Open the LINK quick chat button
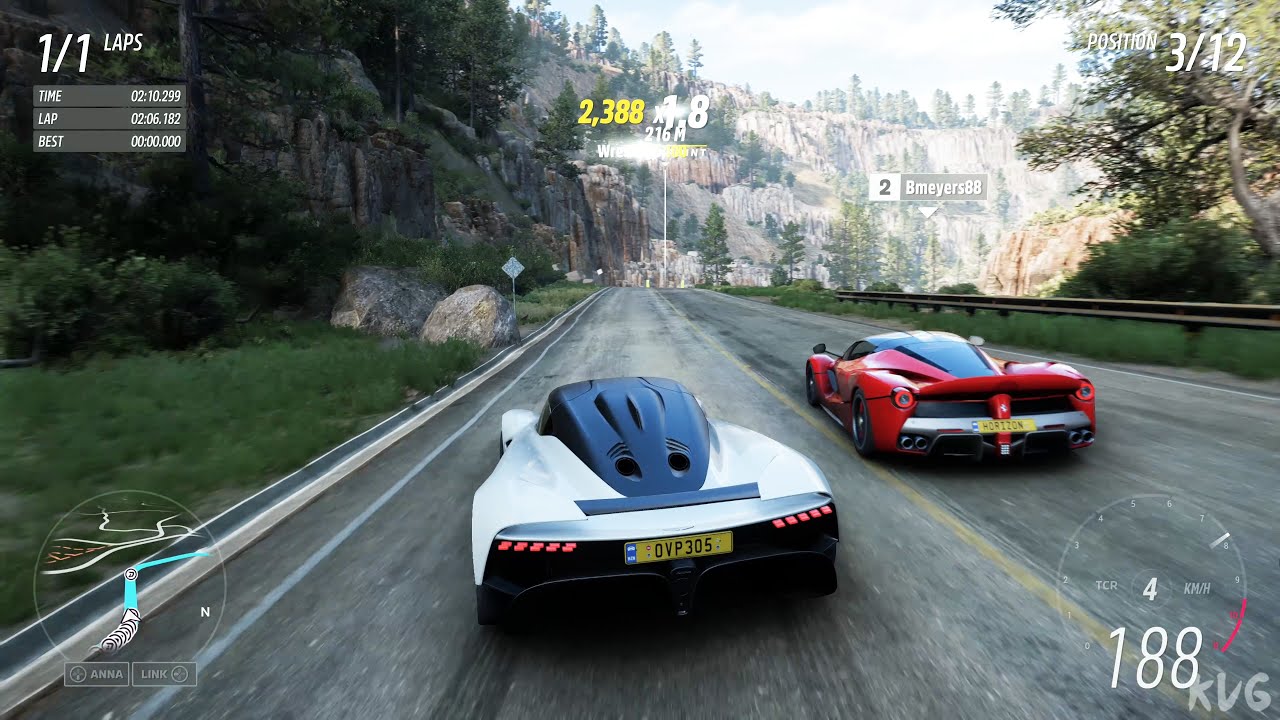Image resolution: width=1280 pixels, height=720 pixels. click(164, 674)
